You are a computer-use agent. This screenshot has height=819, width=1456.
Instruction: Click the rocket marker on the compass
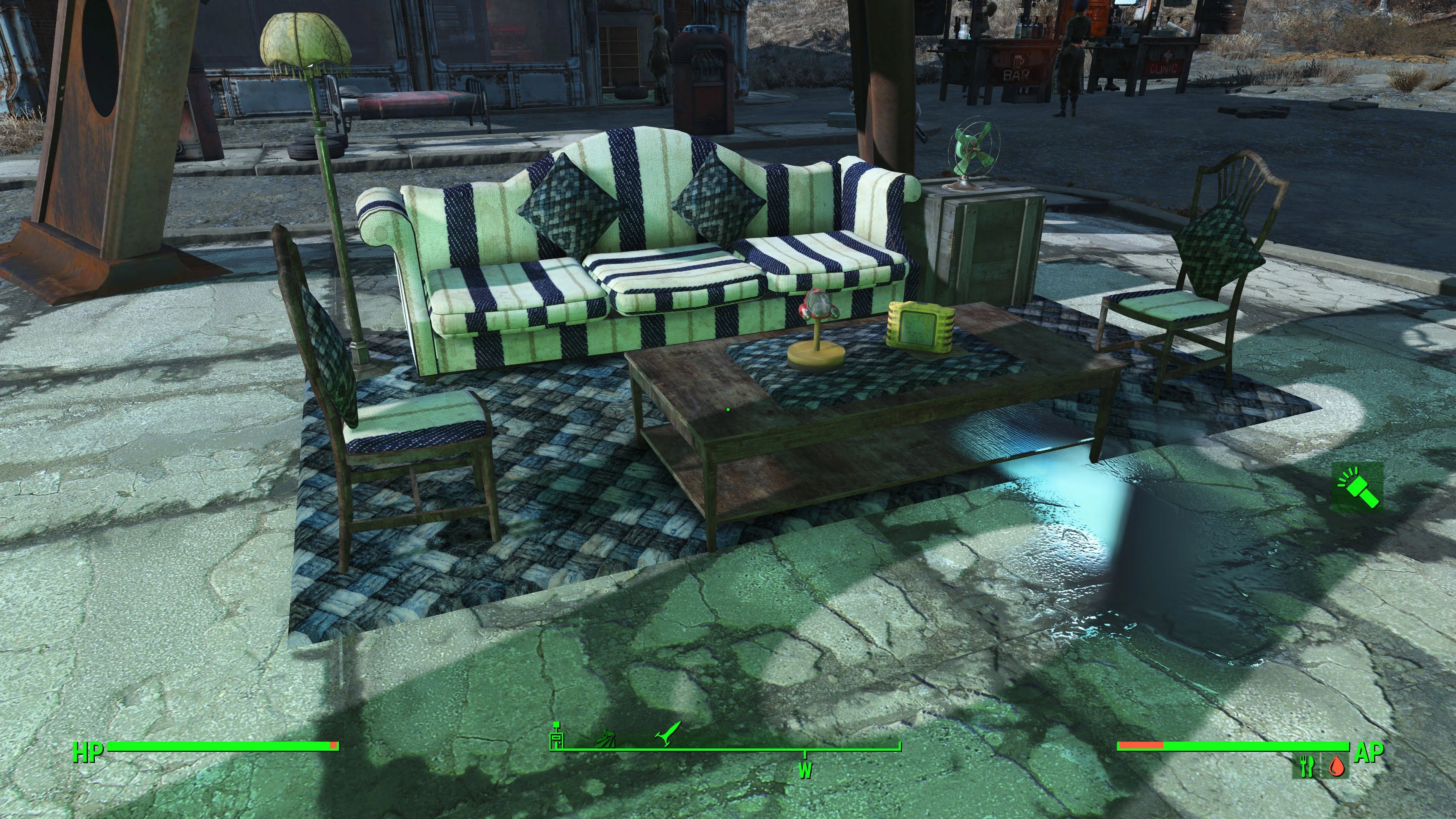pyautogui.click(x=668, y=735)
